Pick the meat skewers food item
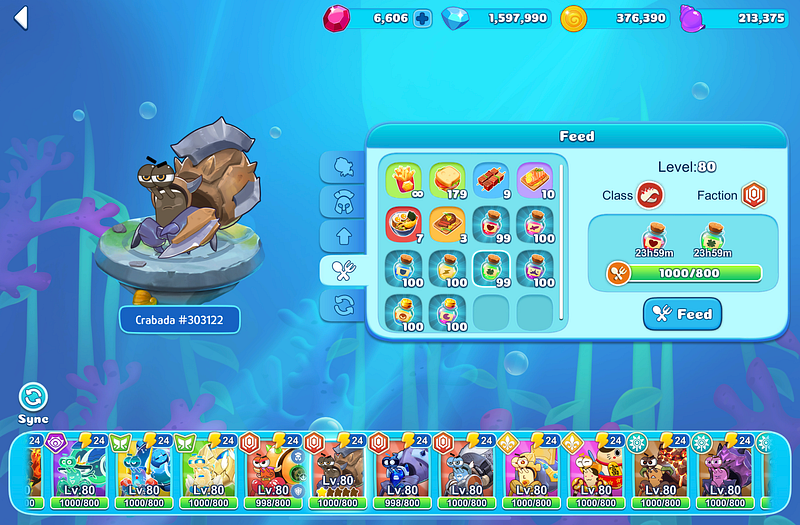Viewport: 800px width, 525px height. click(491, 180)
